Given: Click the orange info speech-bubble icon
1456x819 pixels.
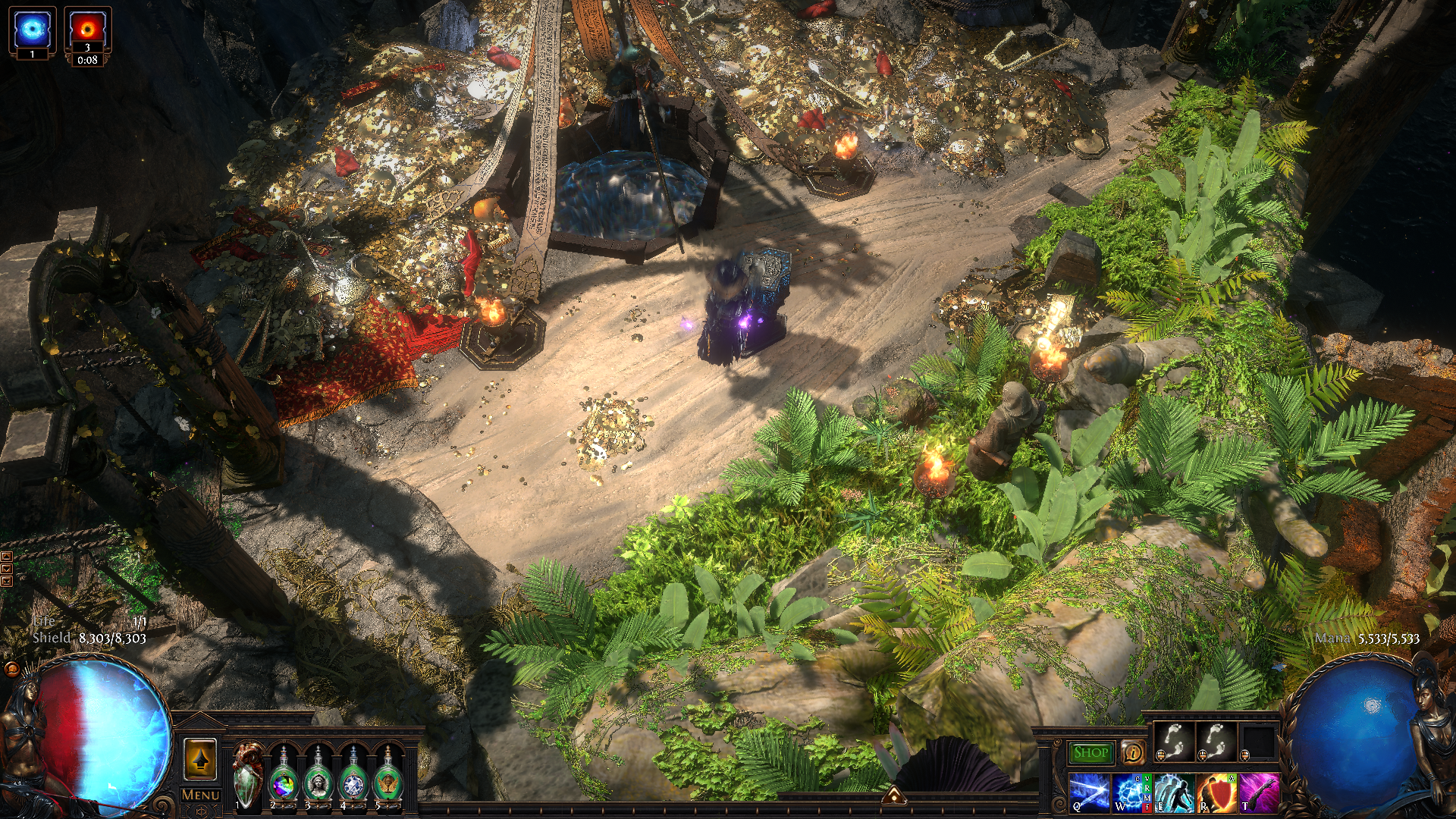Looking at the screenshot, I should pyautogui.click(x=1133, y=752).
